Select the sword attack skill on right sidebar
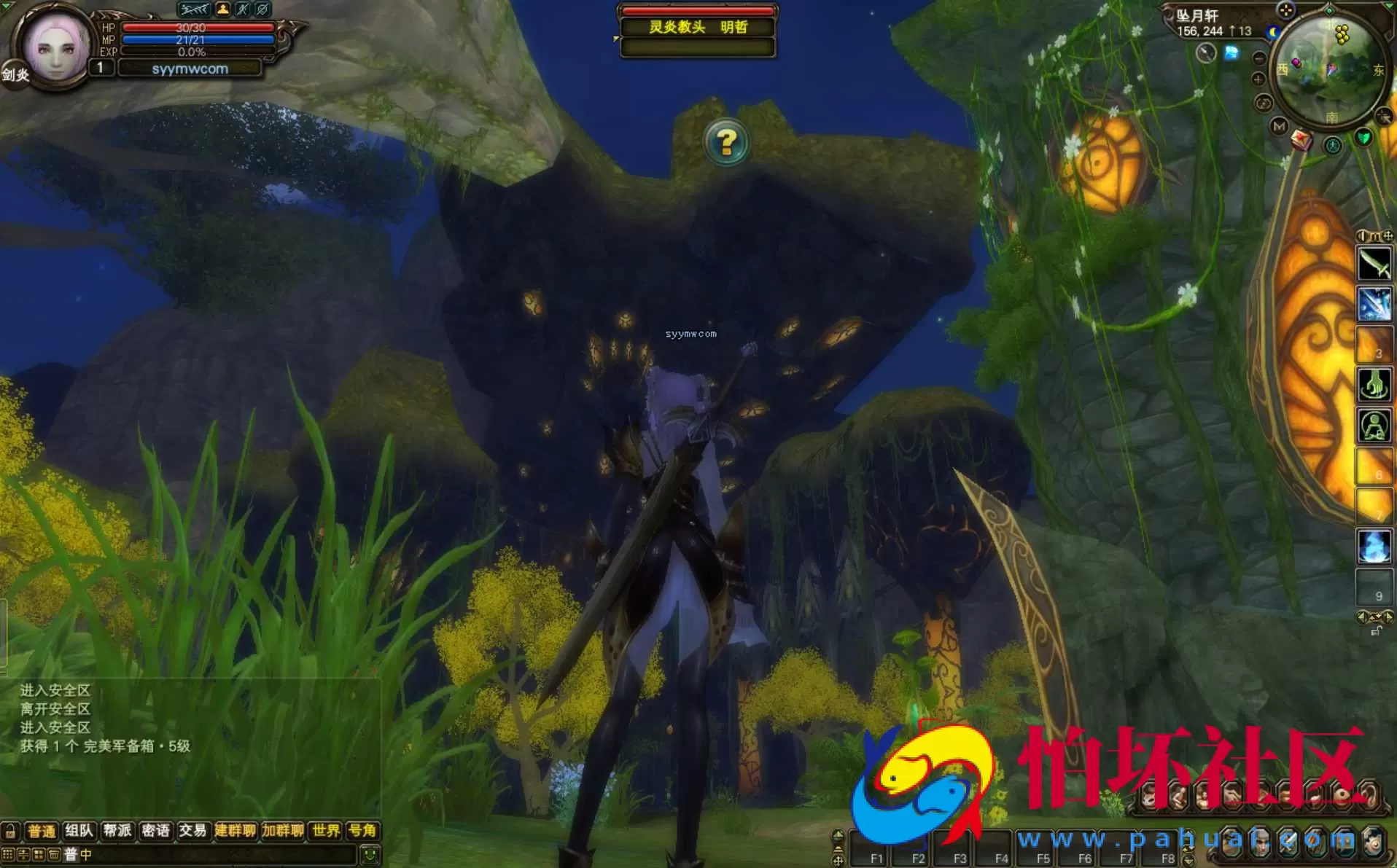Image resolution: width=1397 pixels, height=868 pixels. (1373, 264)
